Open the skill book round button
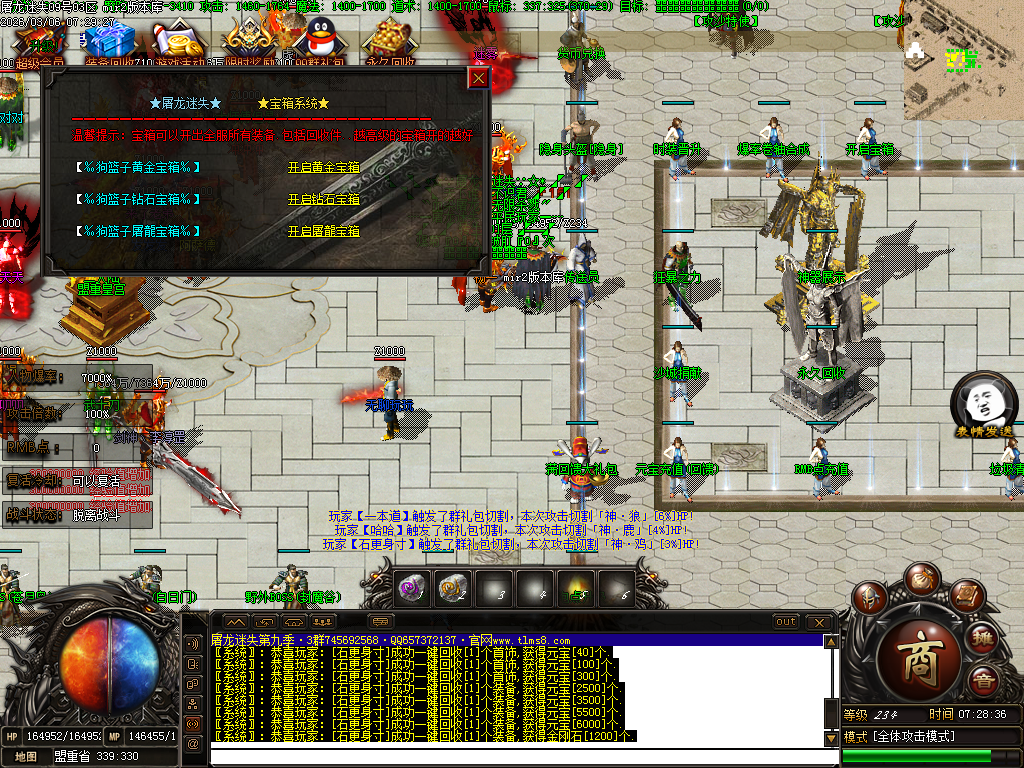This screenshot has height=768, width=1024. coord(965,597)
